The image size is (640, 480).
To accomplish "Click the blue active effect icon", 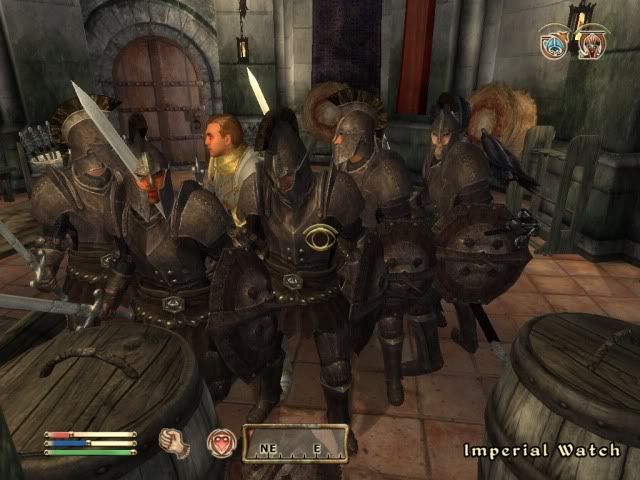I will tap(554, 45).
